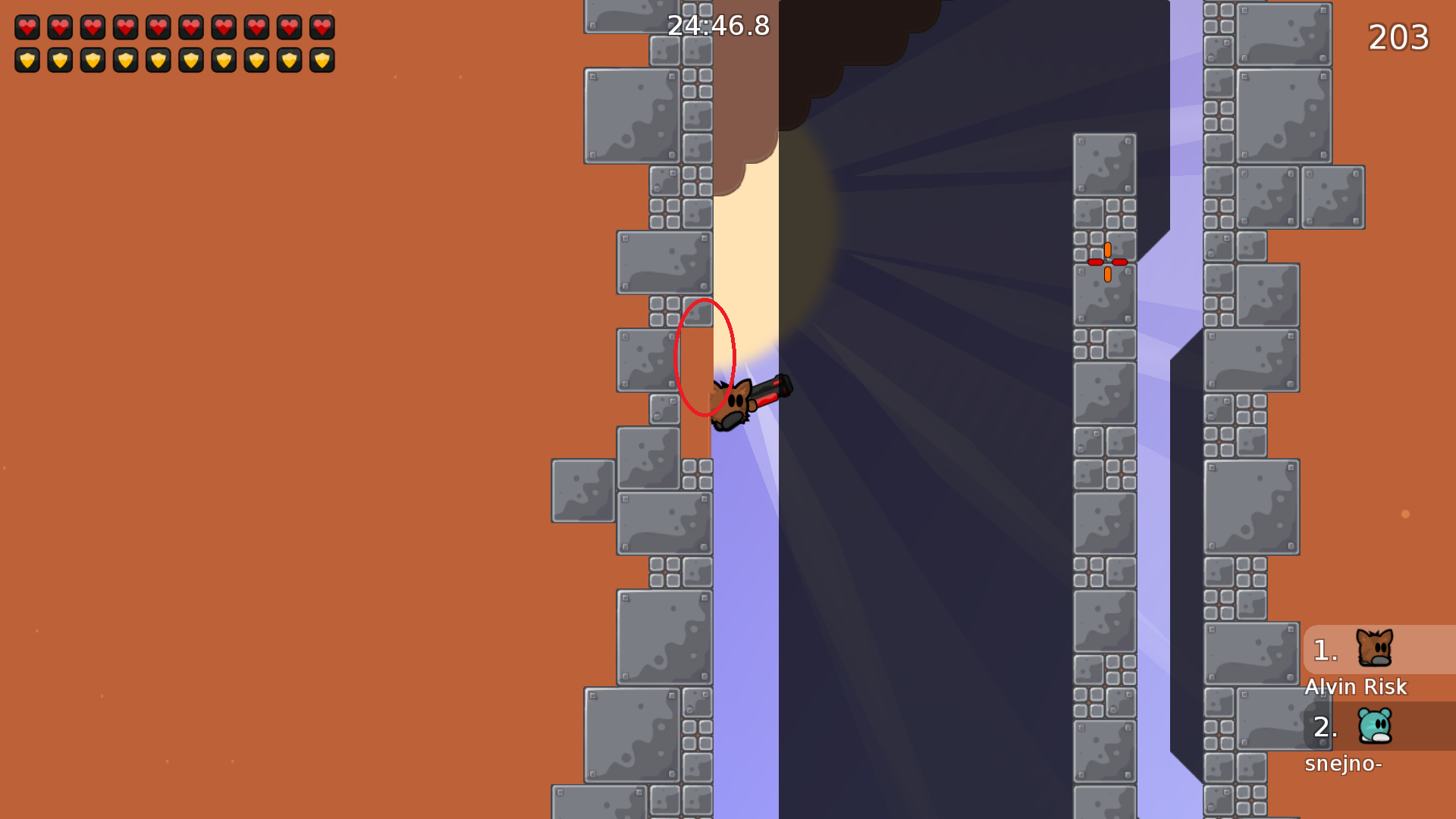Image resolution: width=1456 pixels, height=819 pixels.
Task: Click the orange crosshair reticle
Action: pyautogui.click(x=1109, y=261)
